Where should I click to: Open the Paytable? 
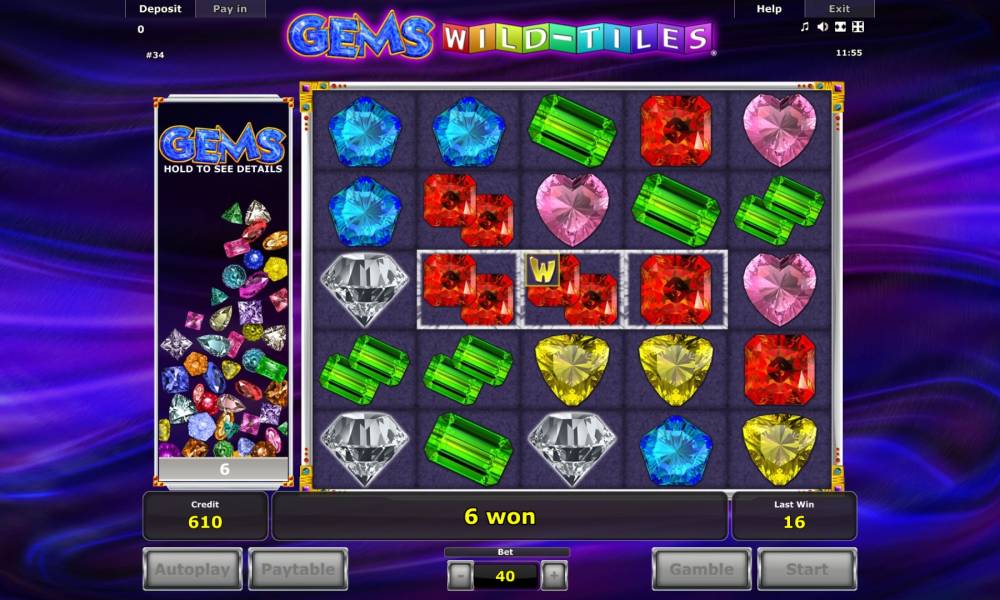pyautogui.click(x=298, y=570)
